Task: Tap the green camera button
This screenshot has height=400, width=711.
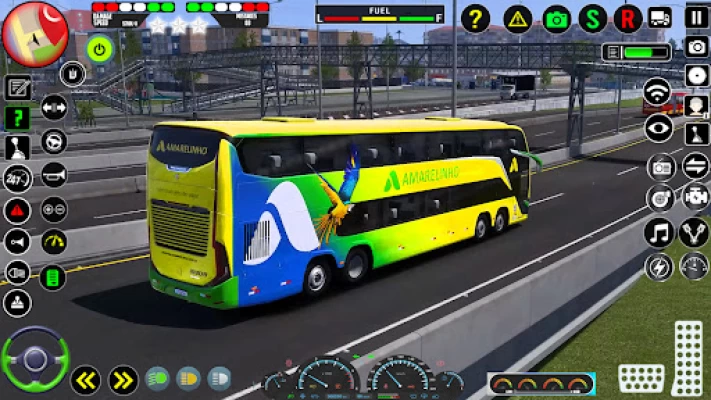Action: pos(557,18)
